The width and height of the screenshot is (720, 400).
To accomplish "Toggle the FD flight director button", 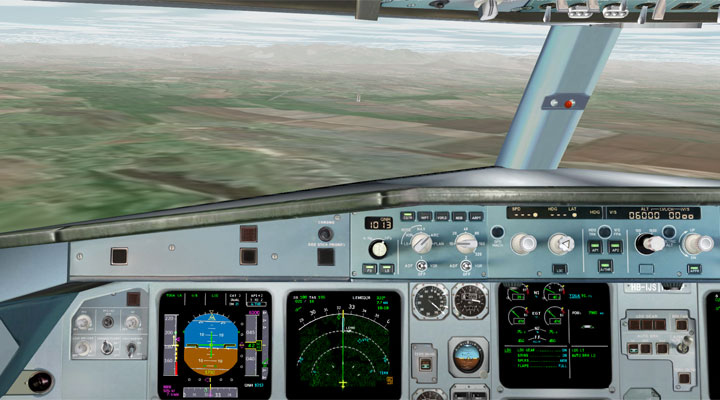I will click(370, 268).
